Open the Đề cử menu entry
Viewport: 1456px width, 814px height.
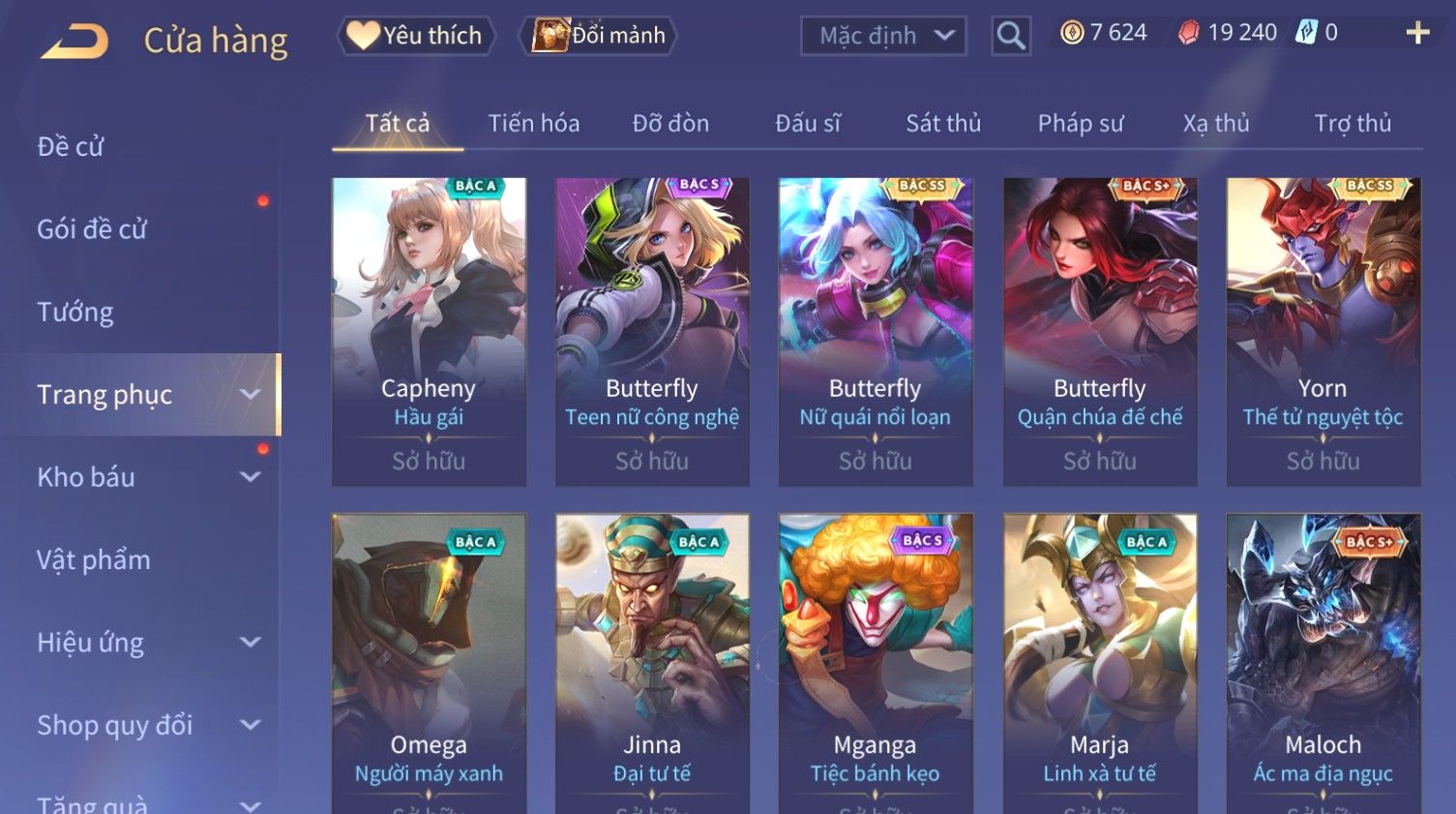click(71, 146)
